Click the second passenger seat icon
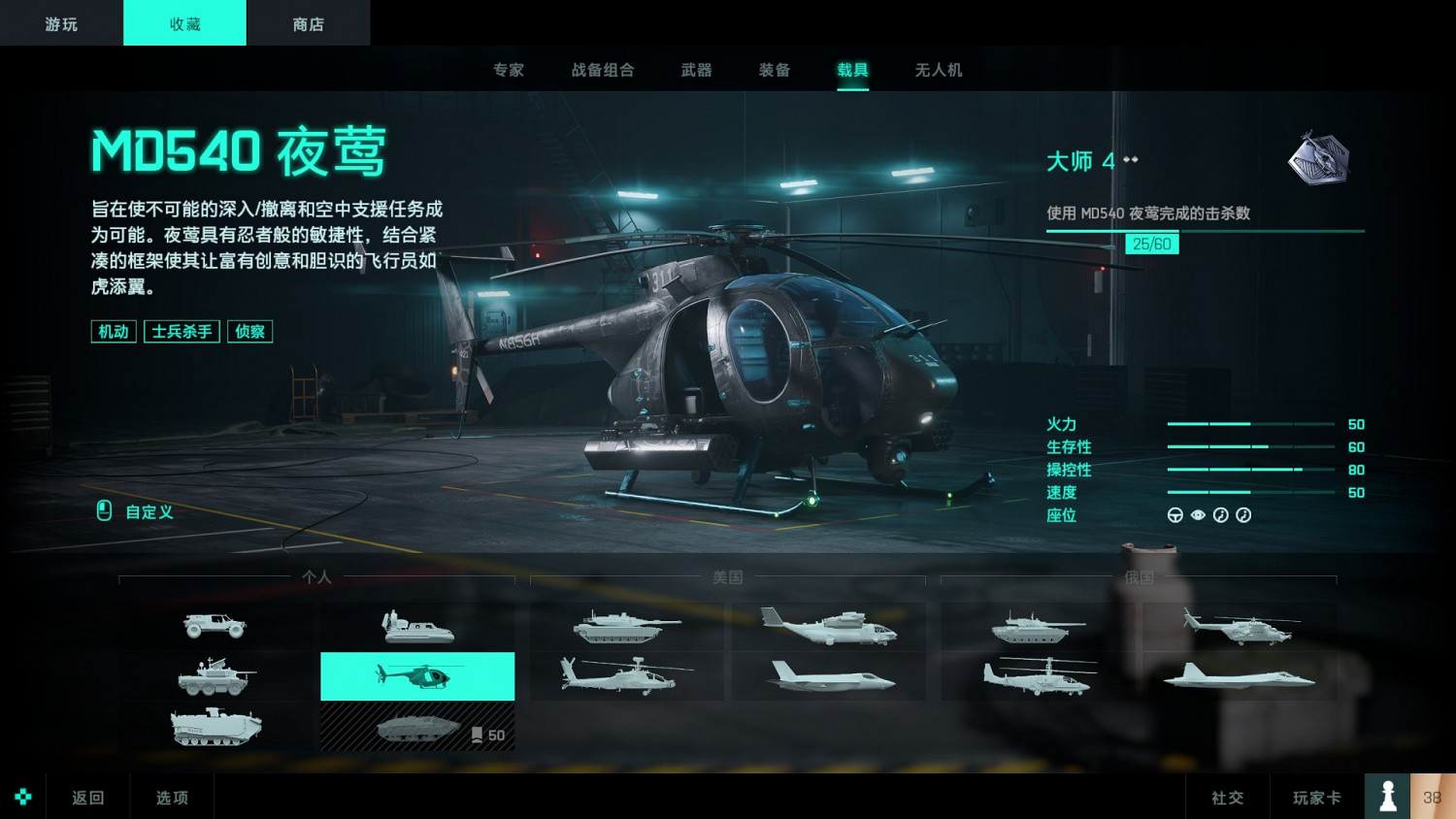Screen dimensions: 1456x819 [1243, 515]
